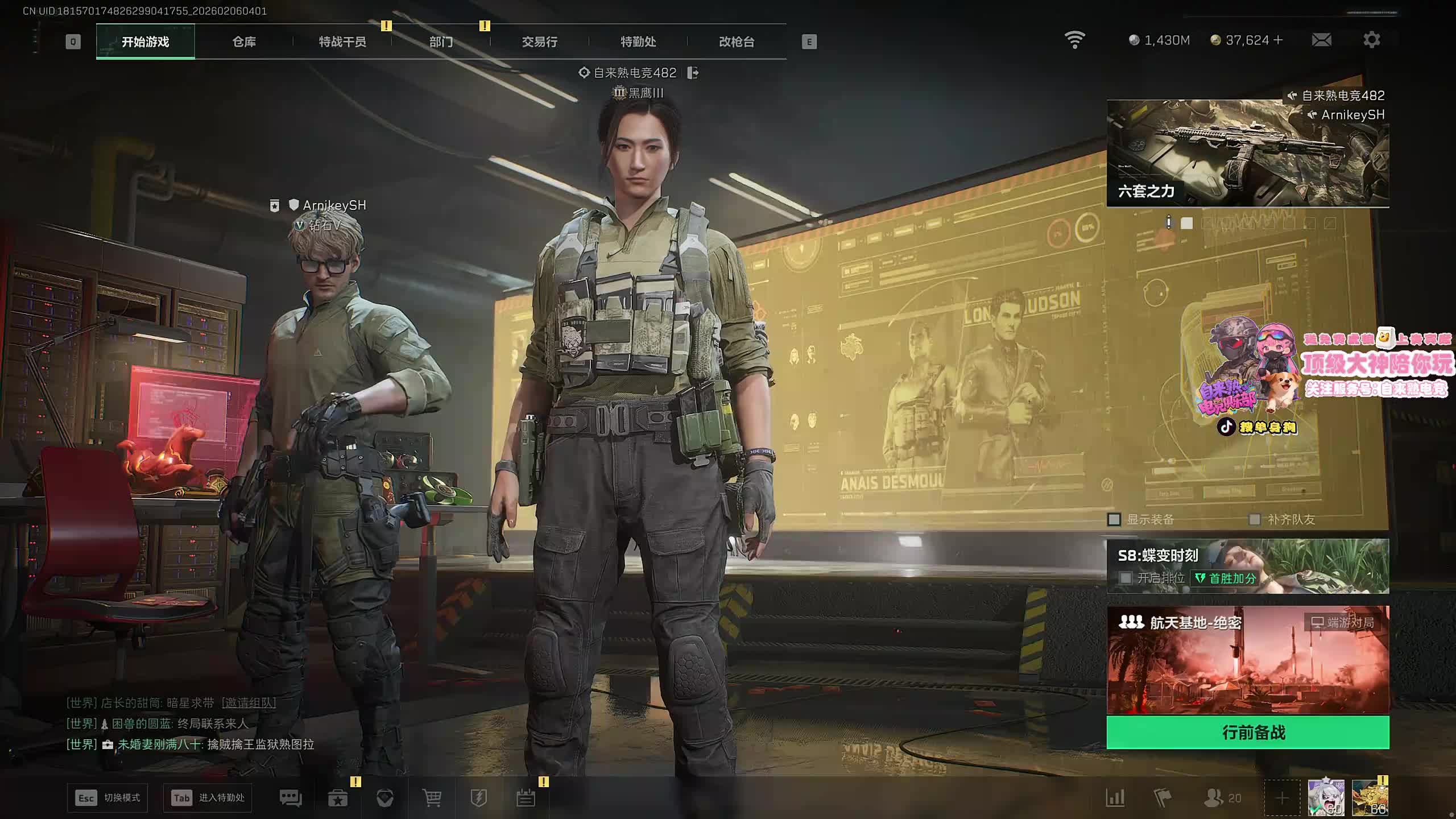Viewport: 1456px width, 819px height.
Task: Open the 特战干员 tab
Action: point(342,42)
